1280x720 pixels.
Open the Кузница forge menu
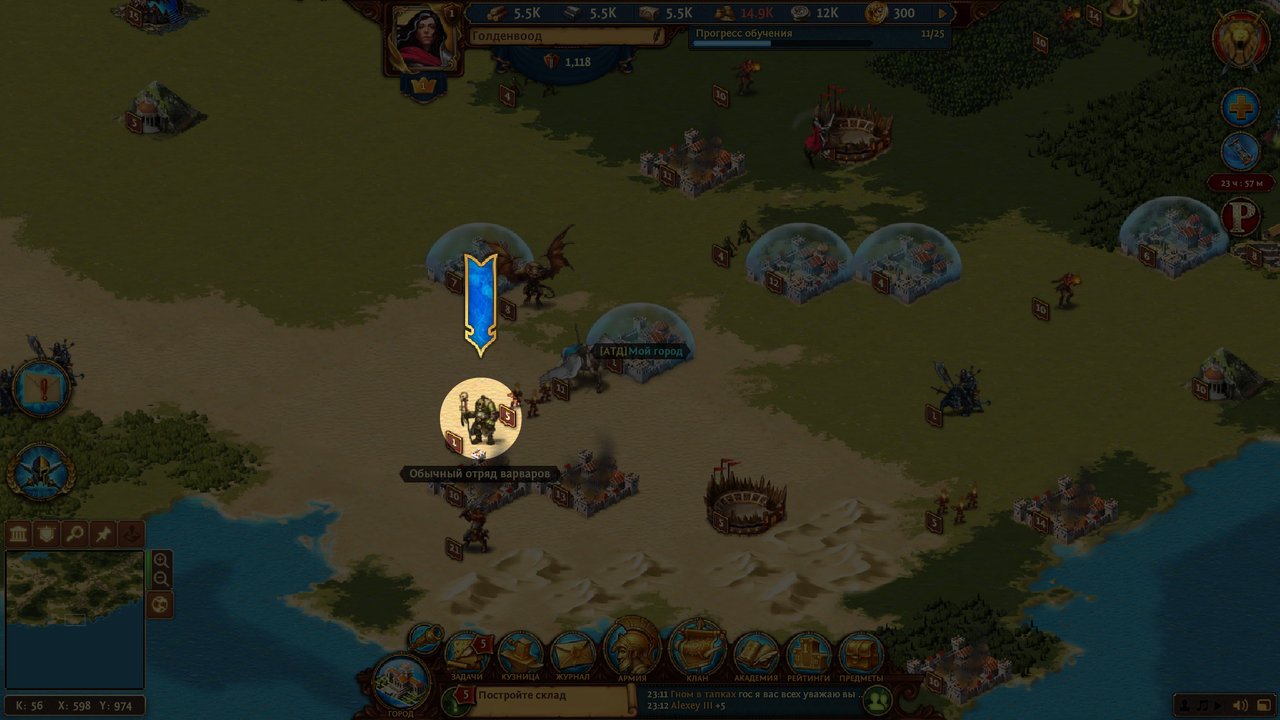(x=520, y=655)
